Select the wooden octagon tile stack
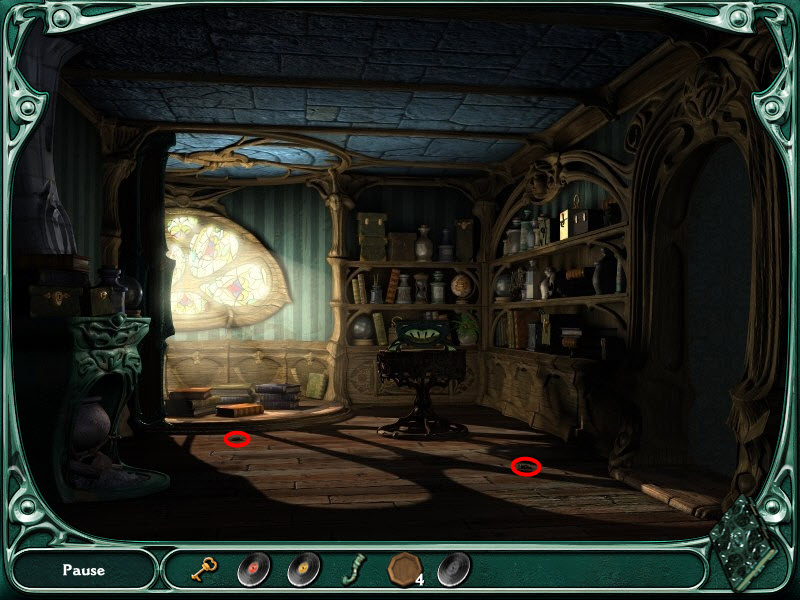This screenshot has height=600, width=800. pos(403,570)
